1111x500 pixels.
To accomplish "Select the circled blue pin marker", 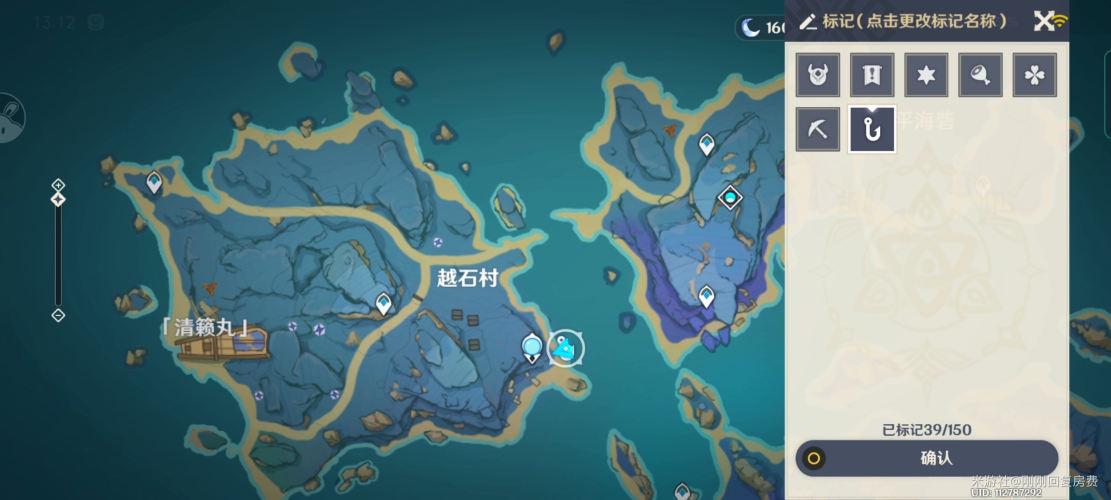I will [566, 348].
